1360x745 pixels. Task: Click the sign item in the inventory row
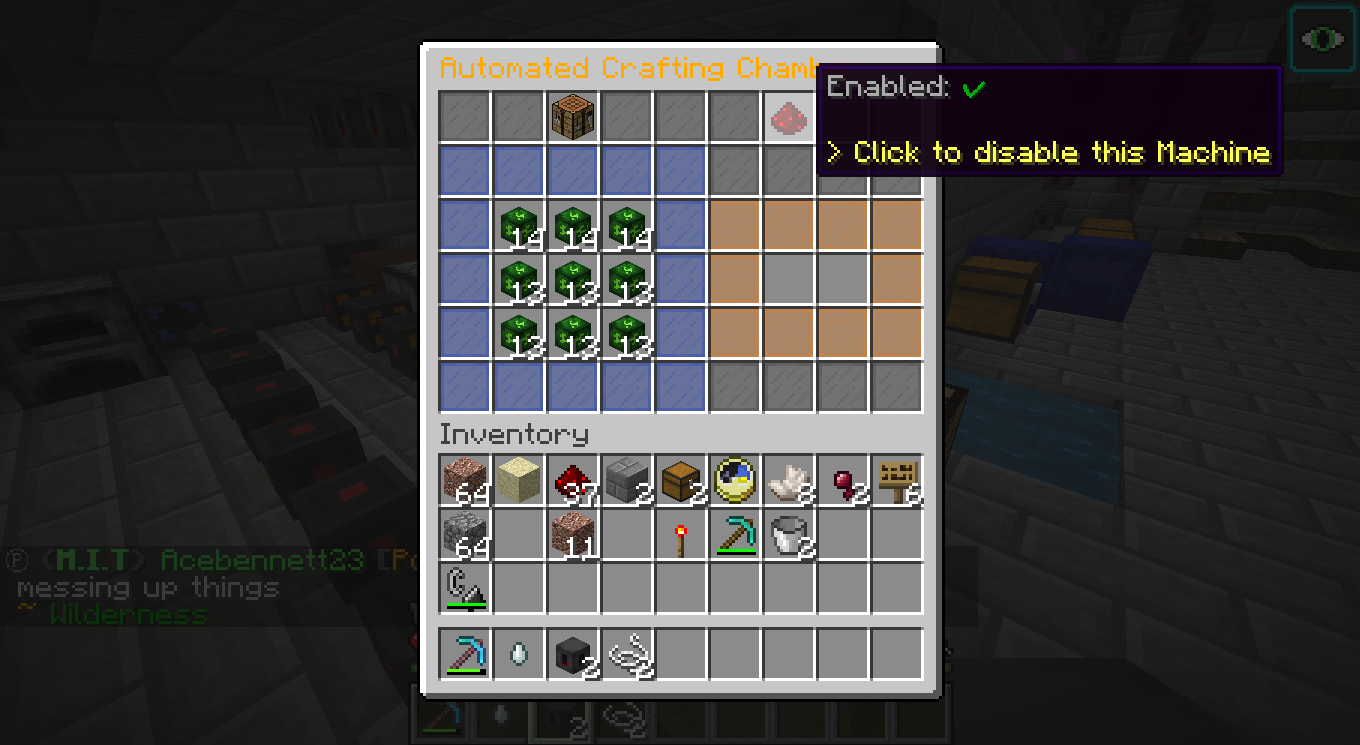pos(897,481)
